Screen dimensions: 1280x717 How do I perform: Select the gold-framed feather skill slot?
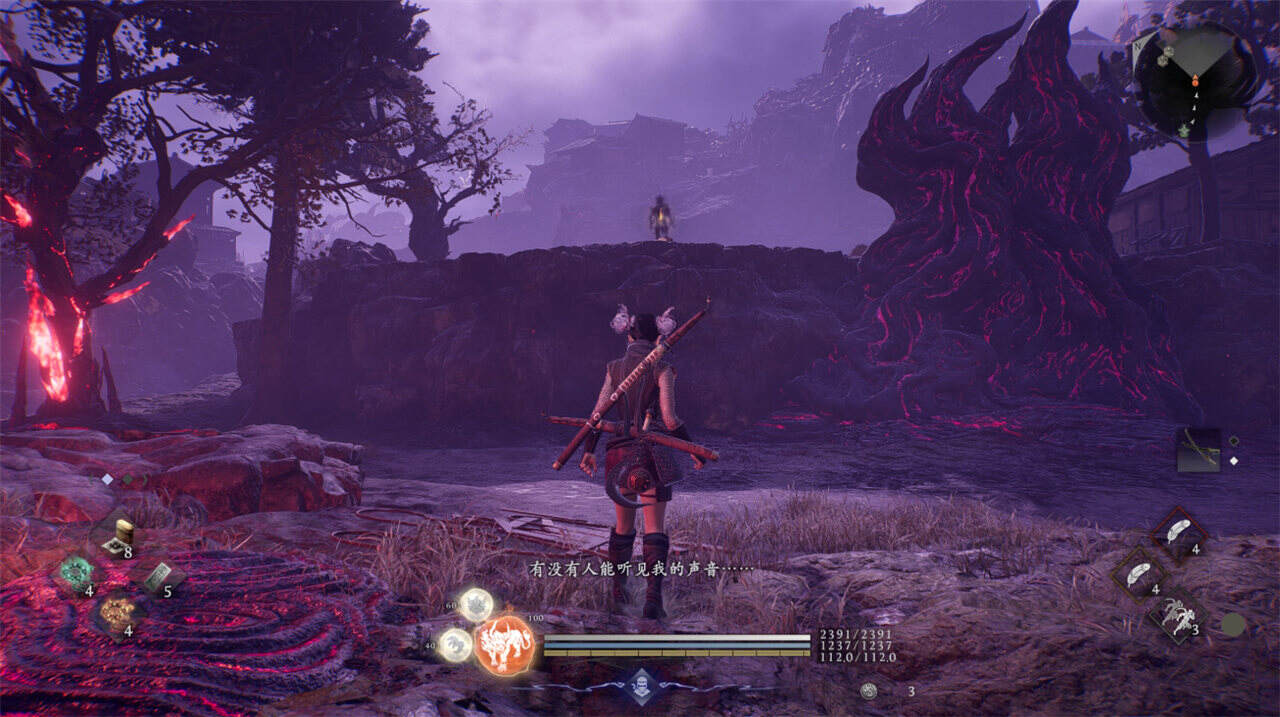tap(1139, 574)
